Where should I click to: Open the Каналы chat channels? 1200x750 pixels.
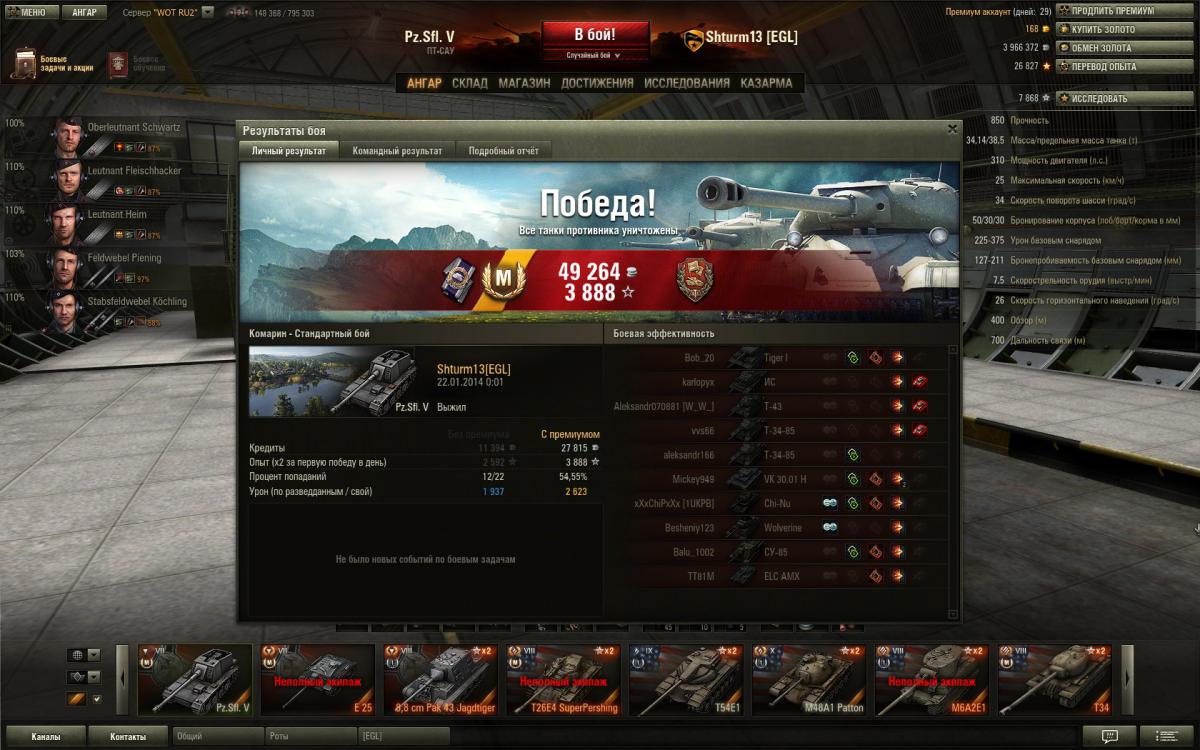tap(45, 737)
